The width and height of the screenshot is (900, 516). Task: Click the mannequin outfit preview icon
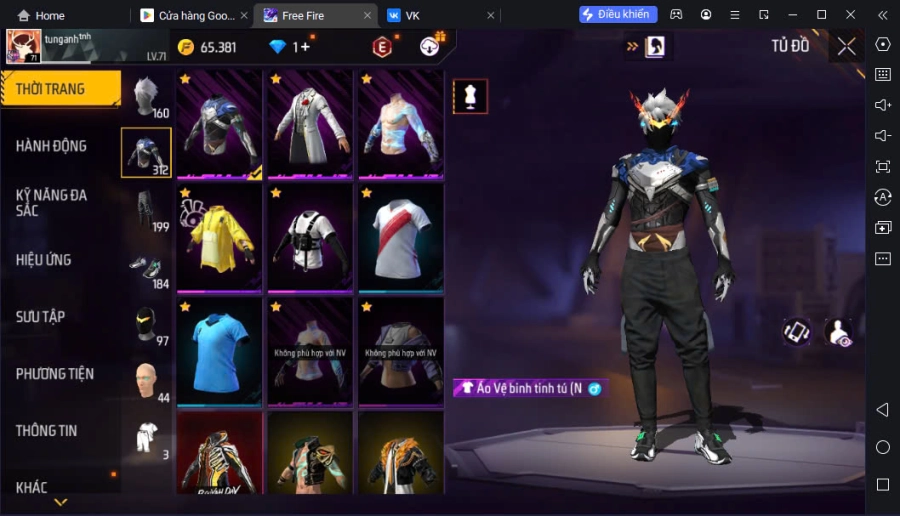[x=470, y=96]
